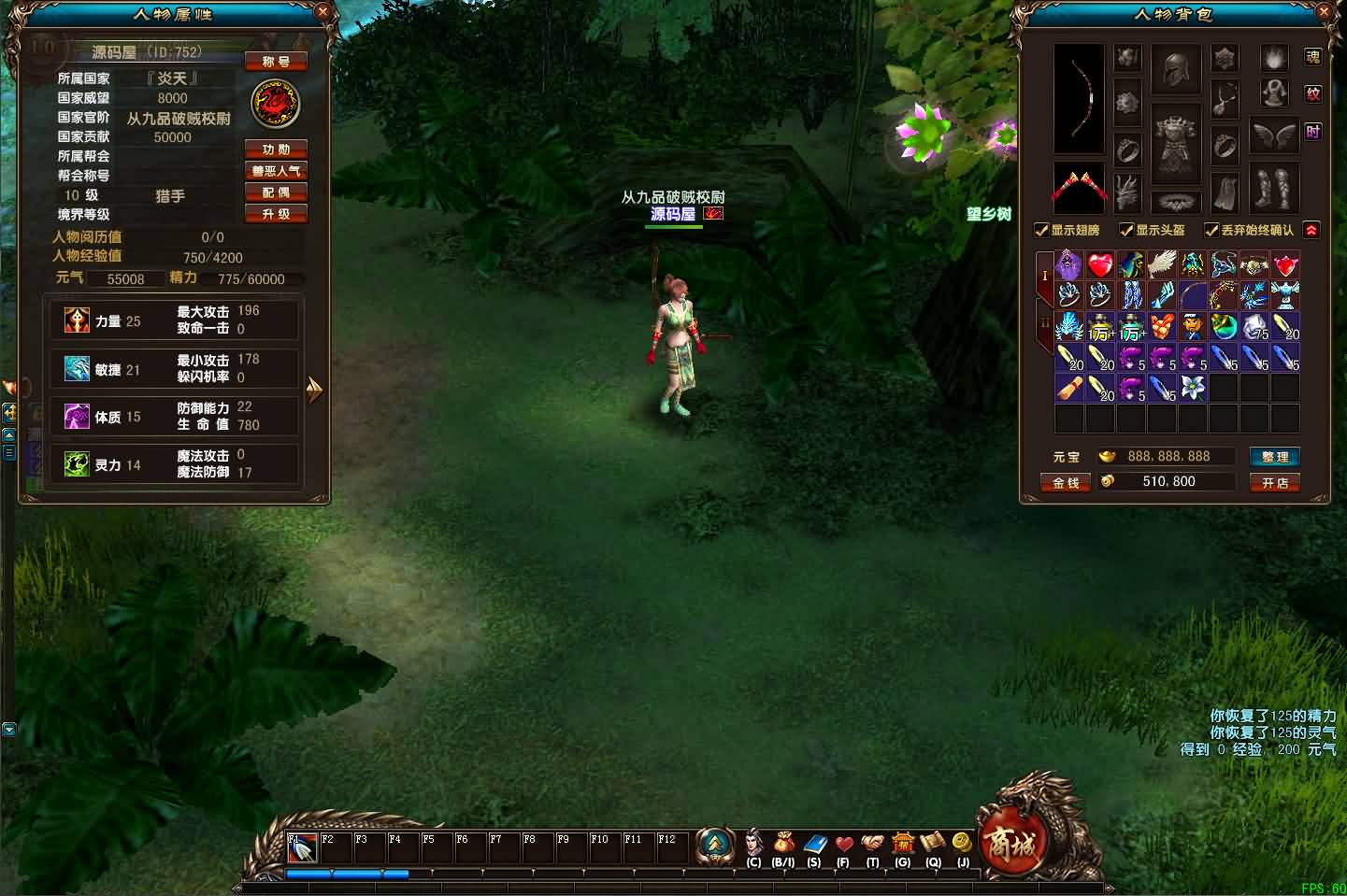
Task: Click the gold coin (J) icon
Action: [x=963, y=841]
